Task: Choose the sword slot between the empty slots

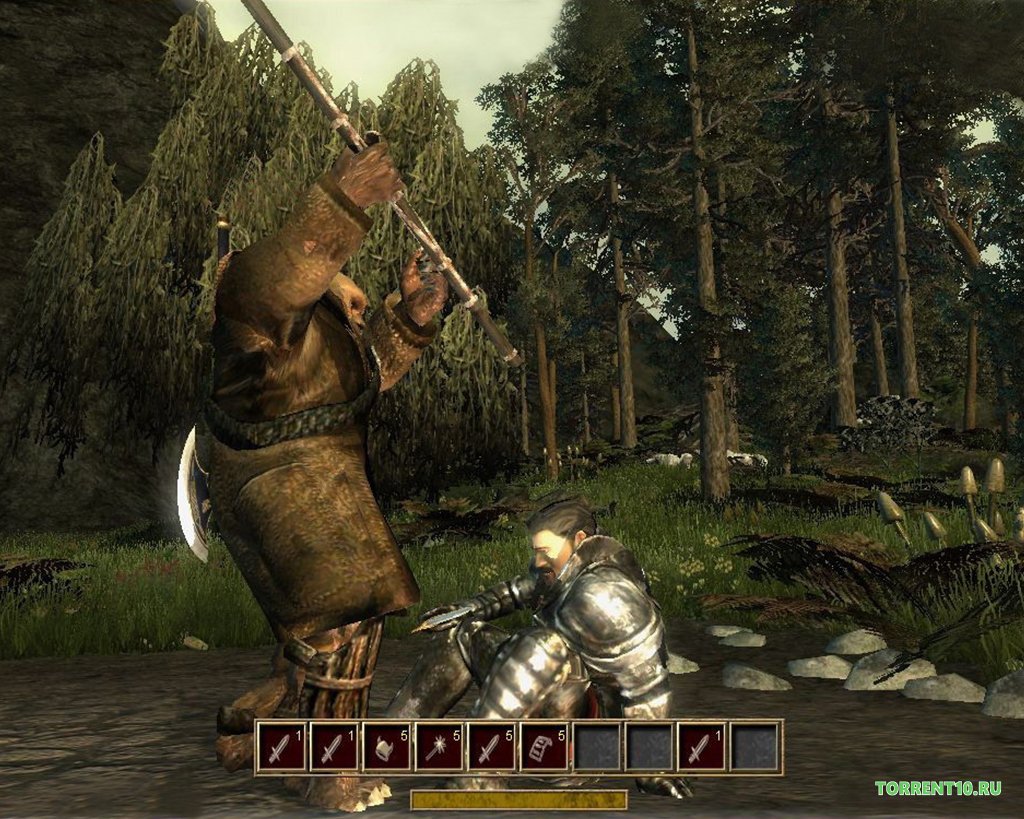Action: coord(703,747)
